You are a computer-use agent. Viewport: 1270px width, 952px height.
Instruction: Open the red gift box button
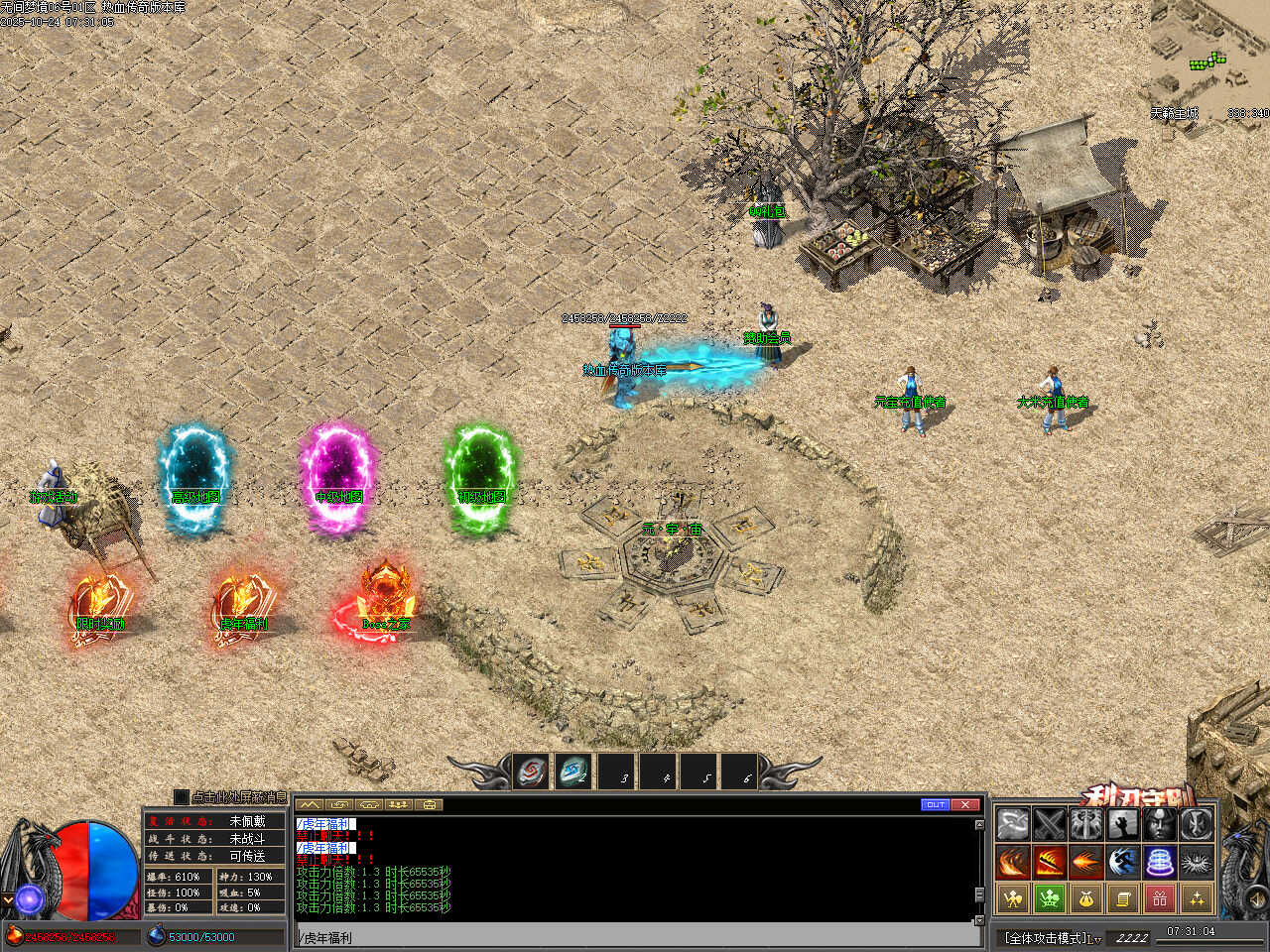click(1160, 899)
